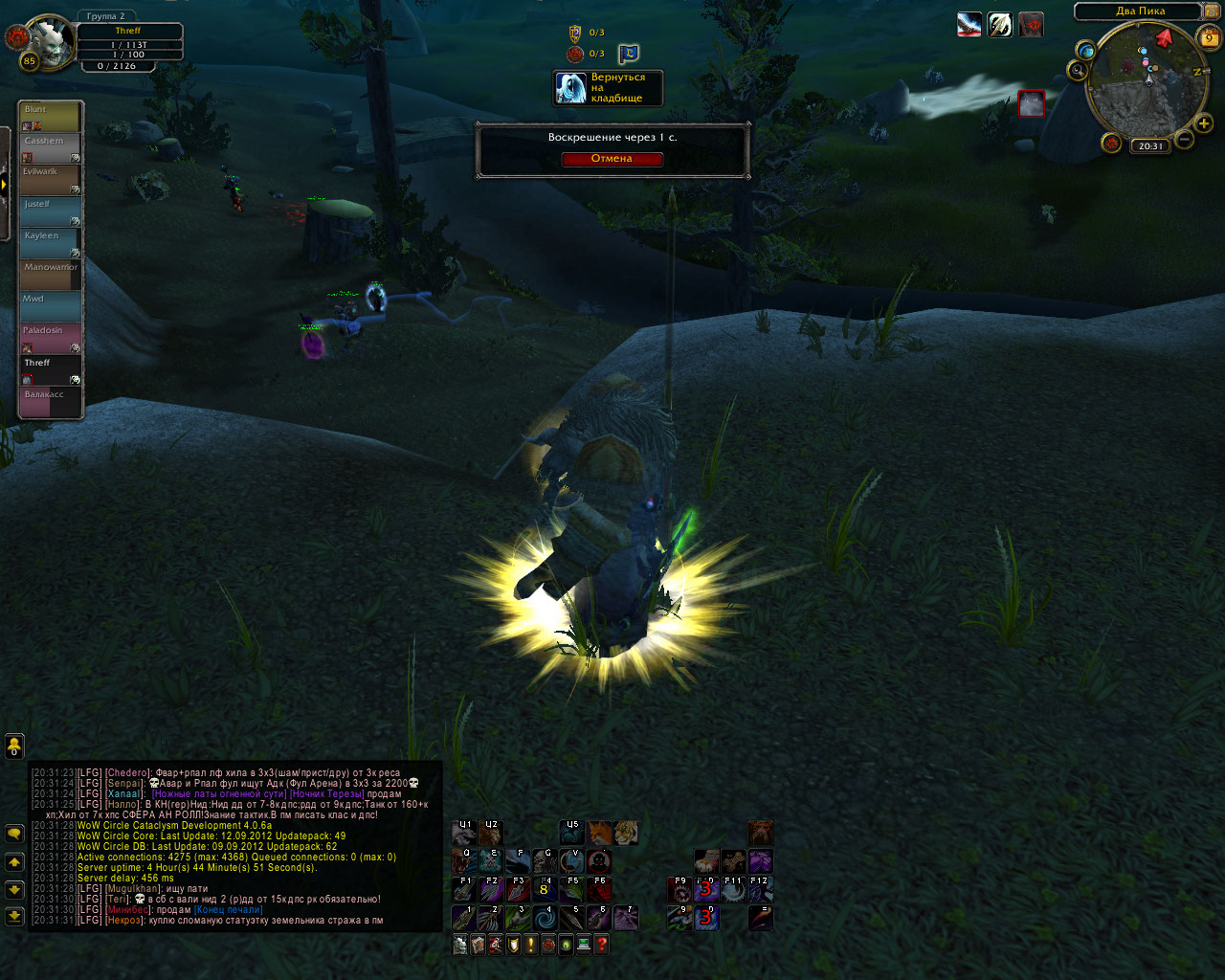This screenshot has width=1225, height=980.
Task: Activate the swirl ability on key 4
Action: pos(545,919)
